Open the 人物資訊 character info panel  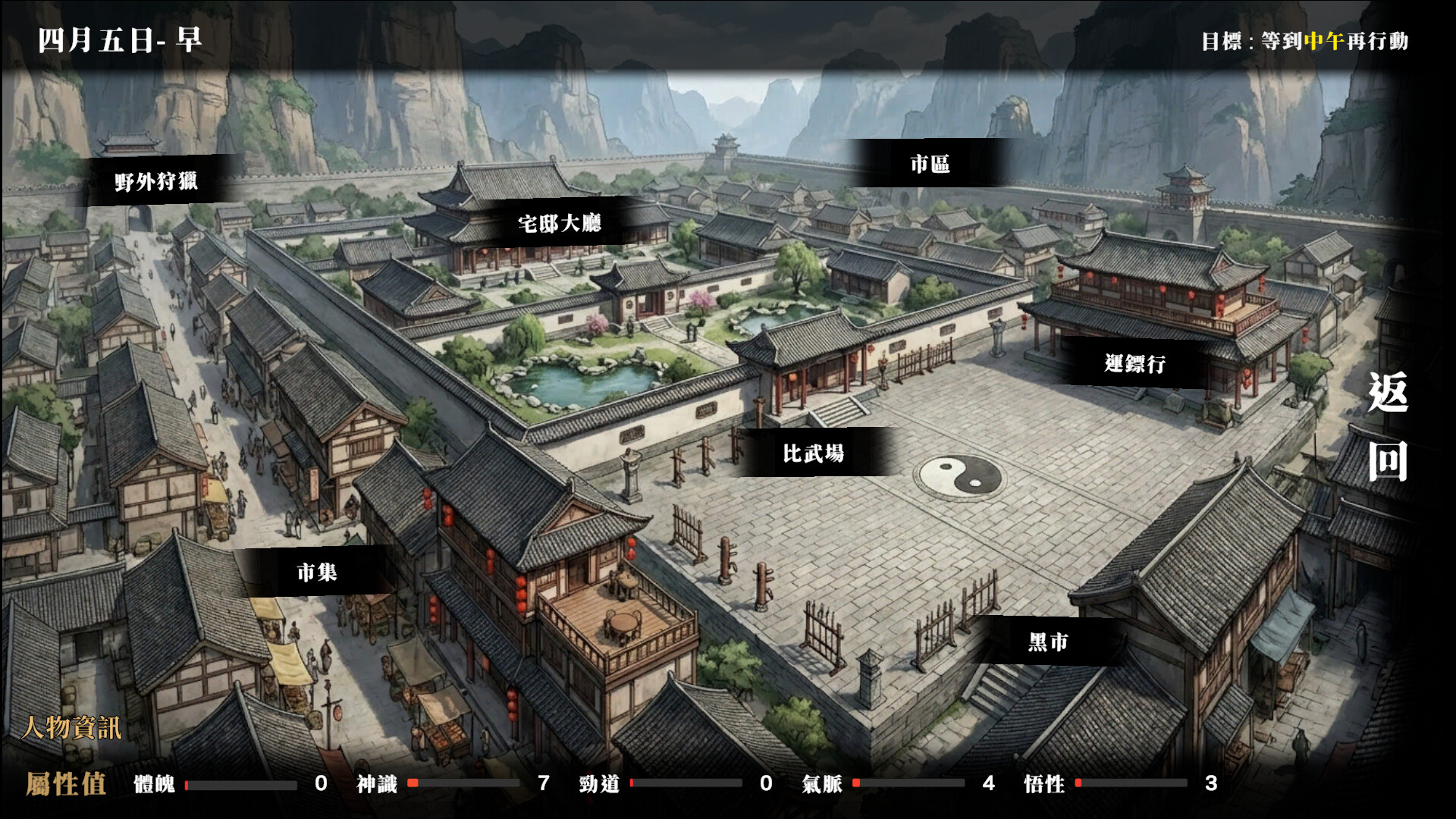pos(73,726)
